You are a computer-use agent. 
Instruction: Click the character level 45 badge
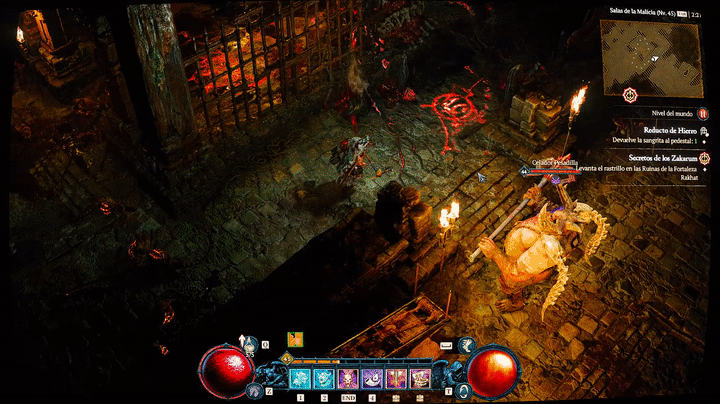pos(286,358)
